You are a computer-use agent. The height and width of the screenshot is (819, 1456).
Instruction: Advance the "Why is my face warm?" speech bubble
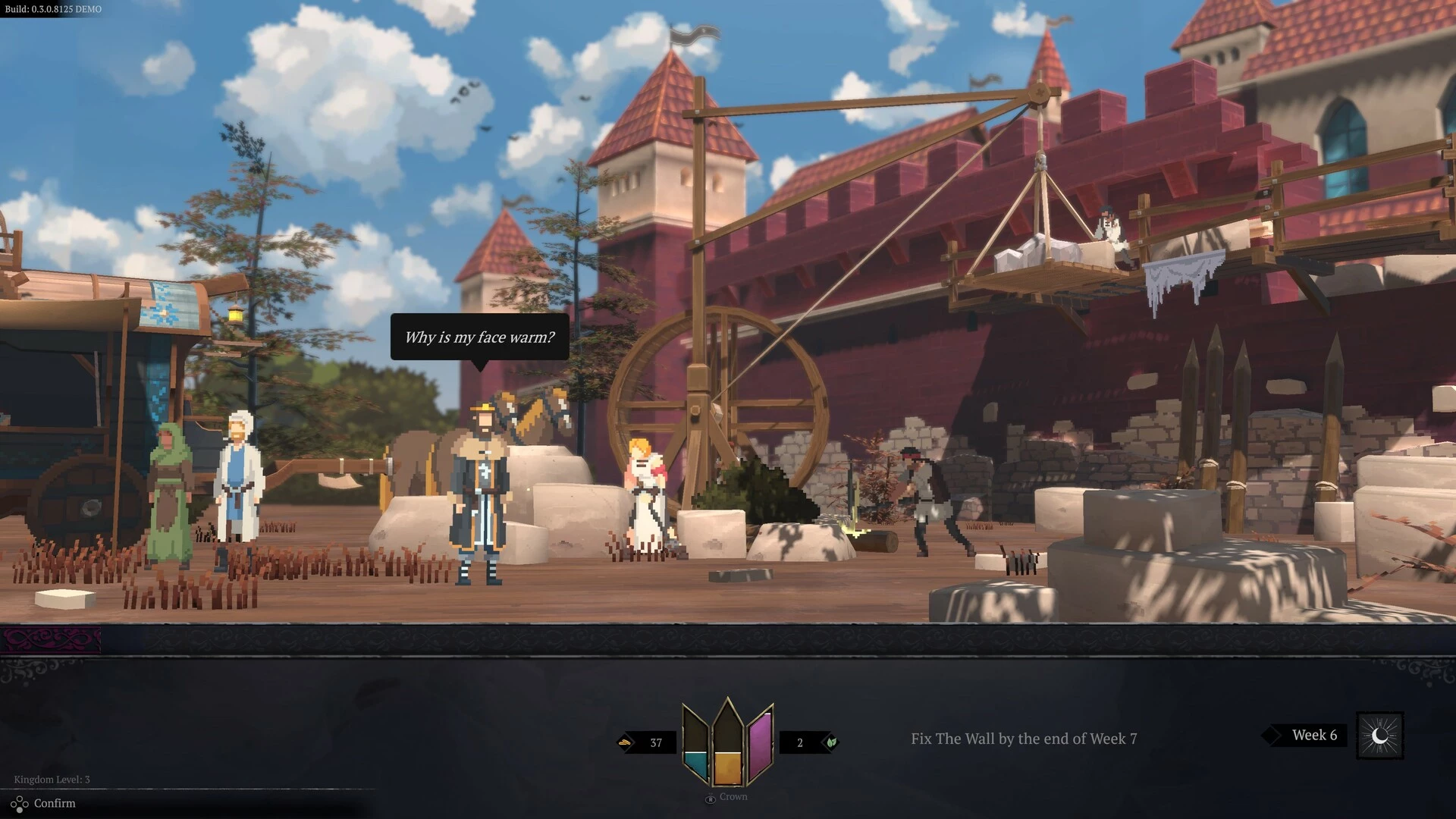pos(479,337)
